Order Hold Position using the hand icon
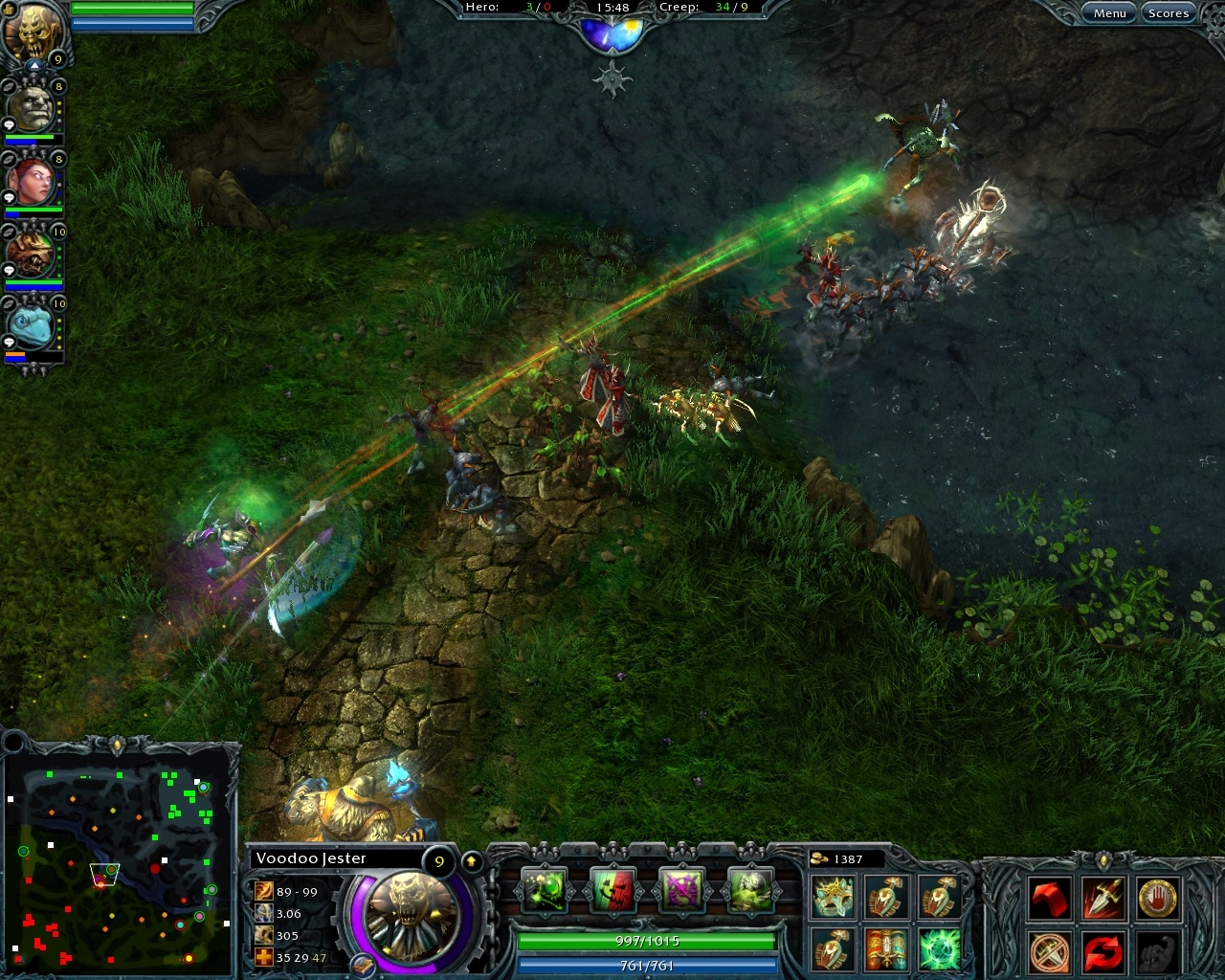 click(1156, 897)
